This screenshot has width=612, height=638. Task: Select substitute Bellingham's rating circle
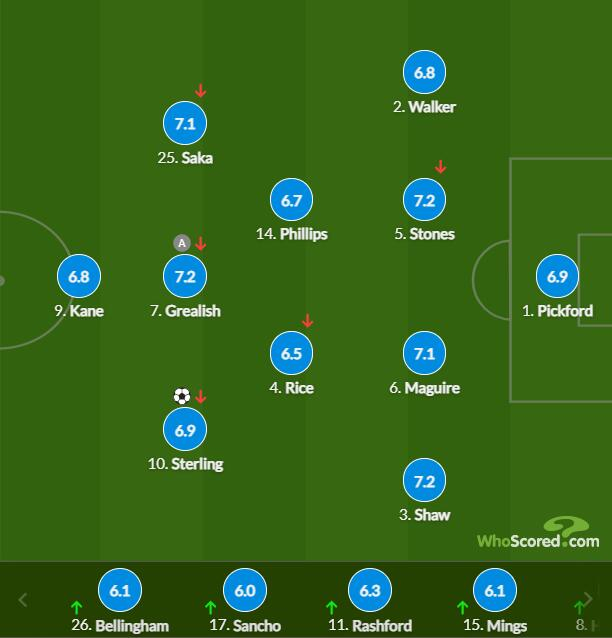[x=119, y=591]
